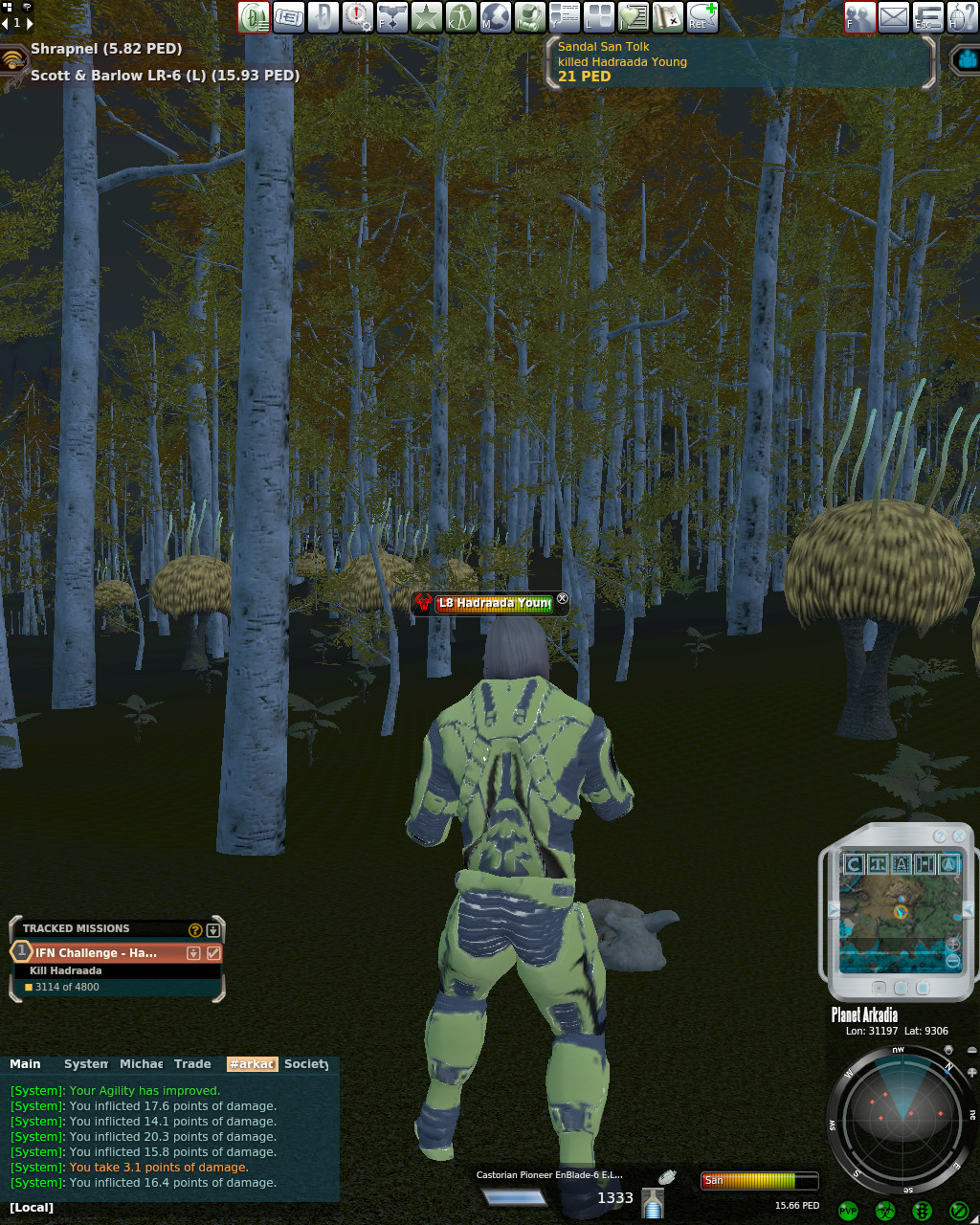Open the Trade chat tab
Image resolution: width=980 pixels, height=1225 pixels.
pos(192,1064)
